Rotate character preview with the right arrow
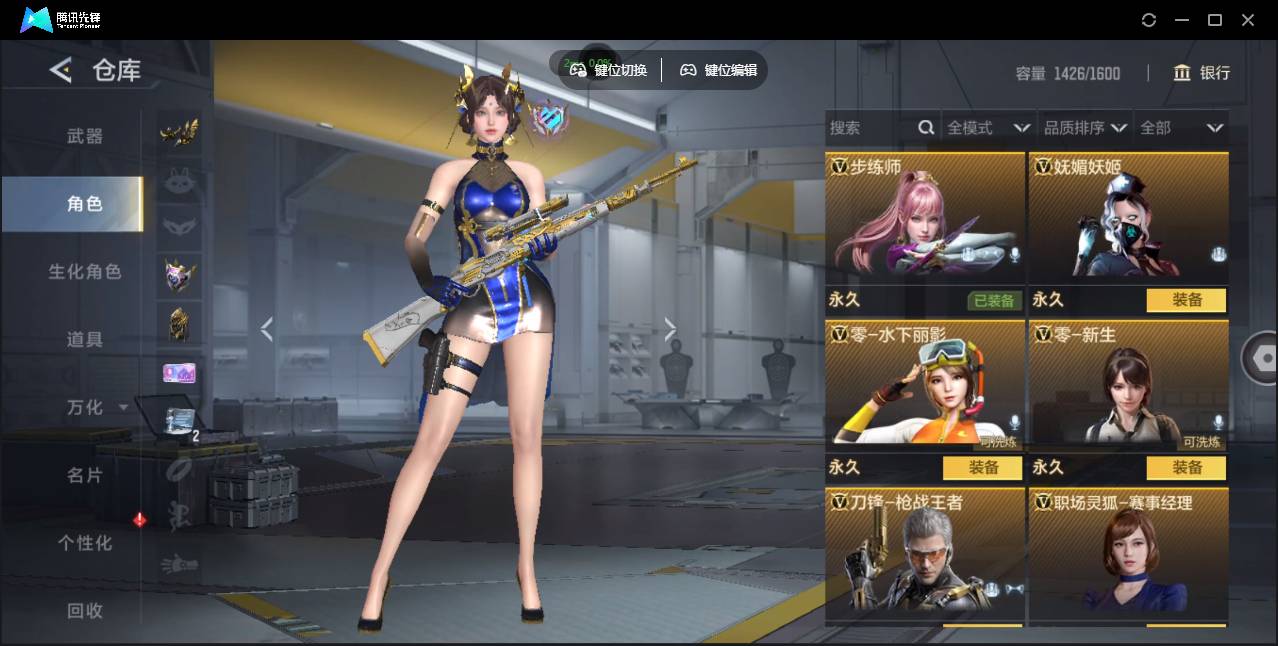This screenshot has height=646, width=1278. click(x=670, y=329)
